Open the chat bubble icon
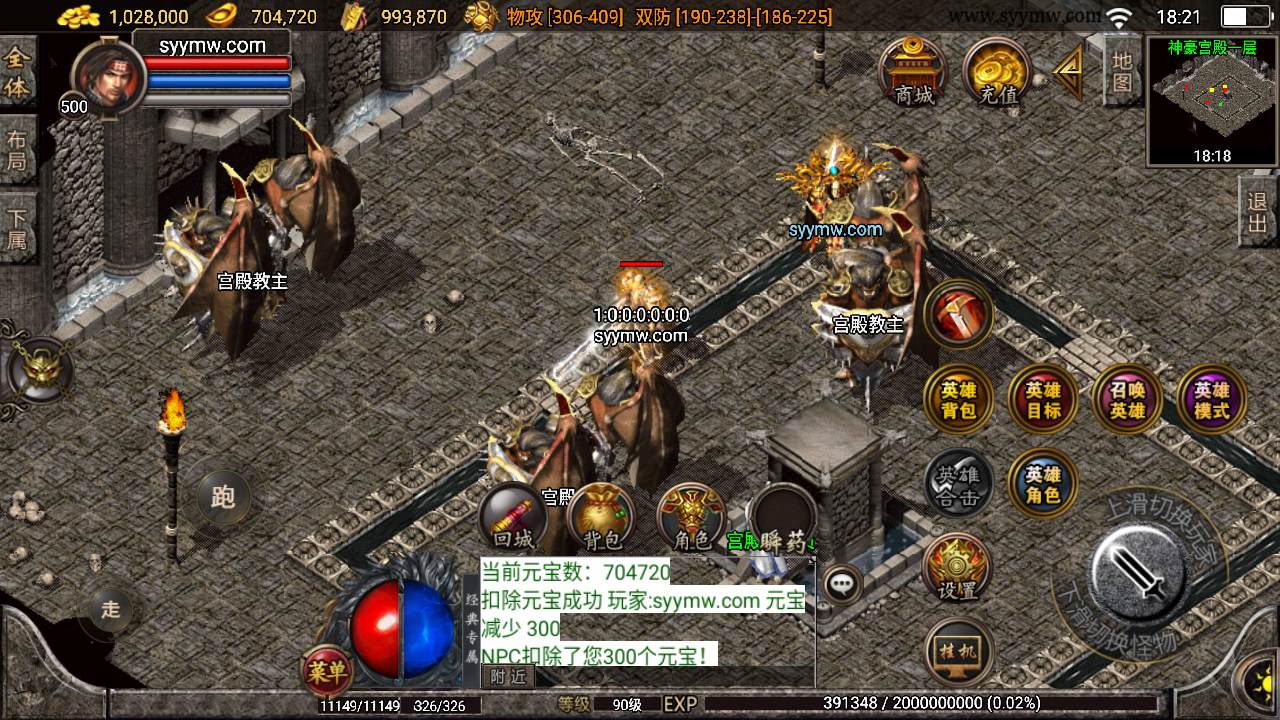Viewport: 1280px width, 720px height. (843, 580)
